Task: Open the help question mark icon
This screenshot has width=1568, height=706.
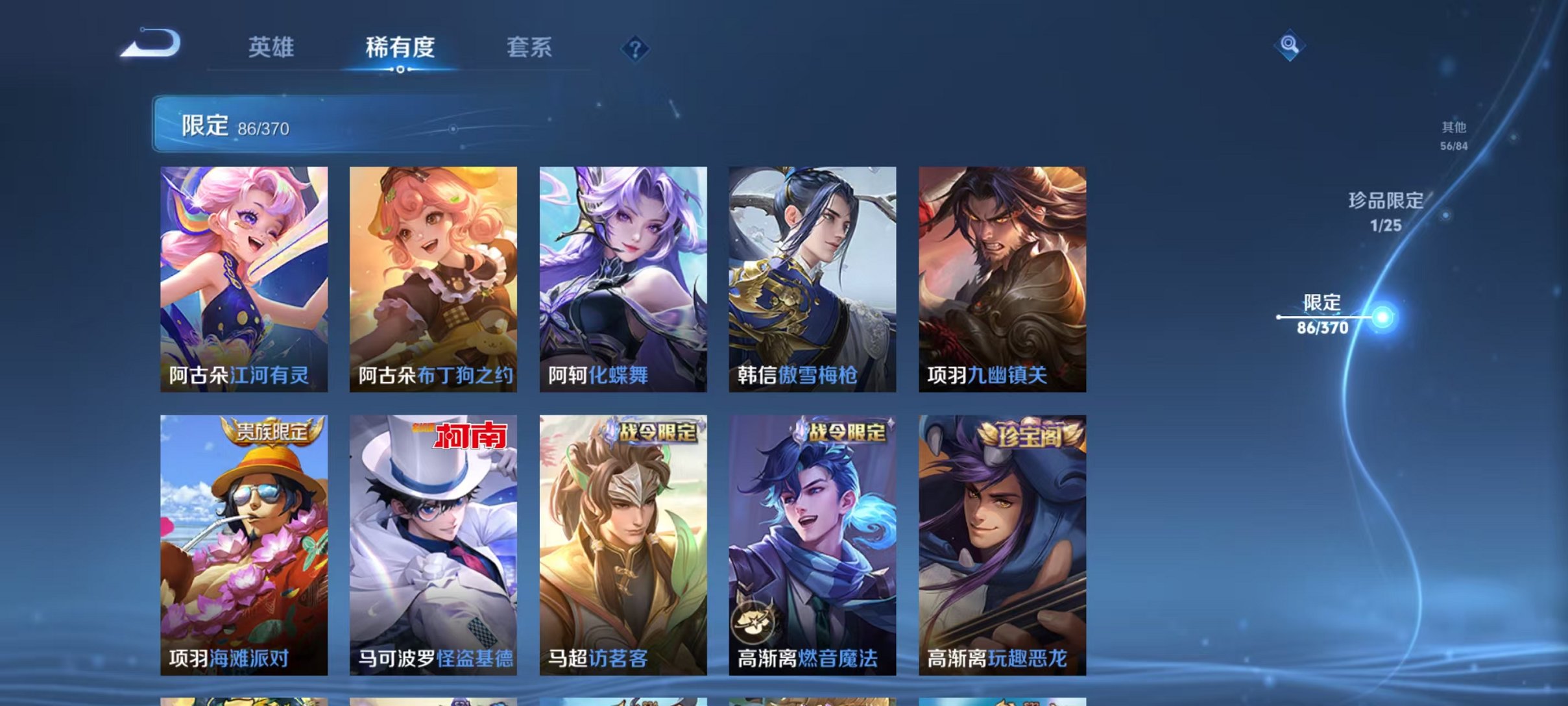Action: [x=636, y=49]
